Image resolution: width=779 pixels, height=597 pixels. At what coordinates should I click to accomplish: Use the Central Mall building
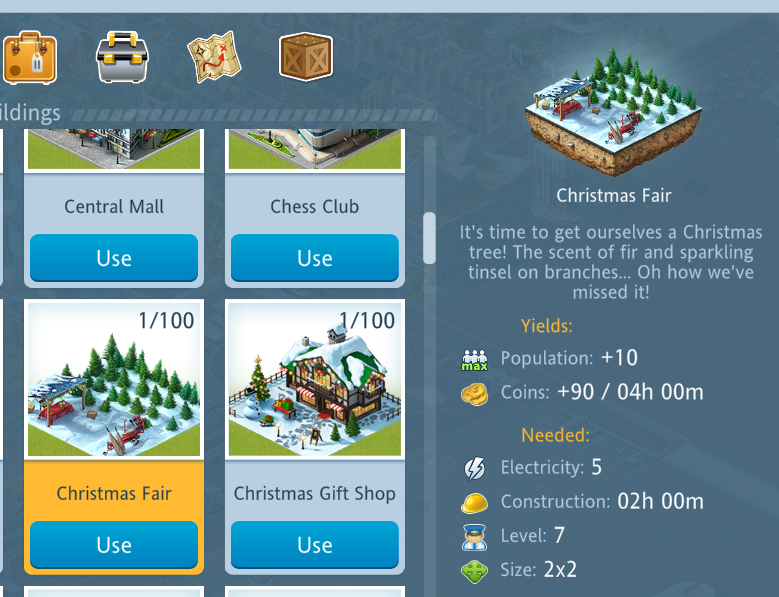pyautogui.click(x=114, y=258)
